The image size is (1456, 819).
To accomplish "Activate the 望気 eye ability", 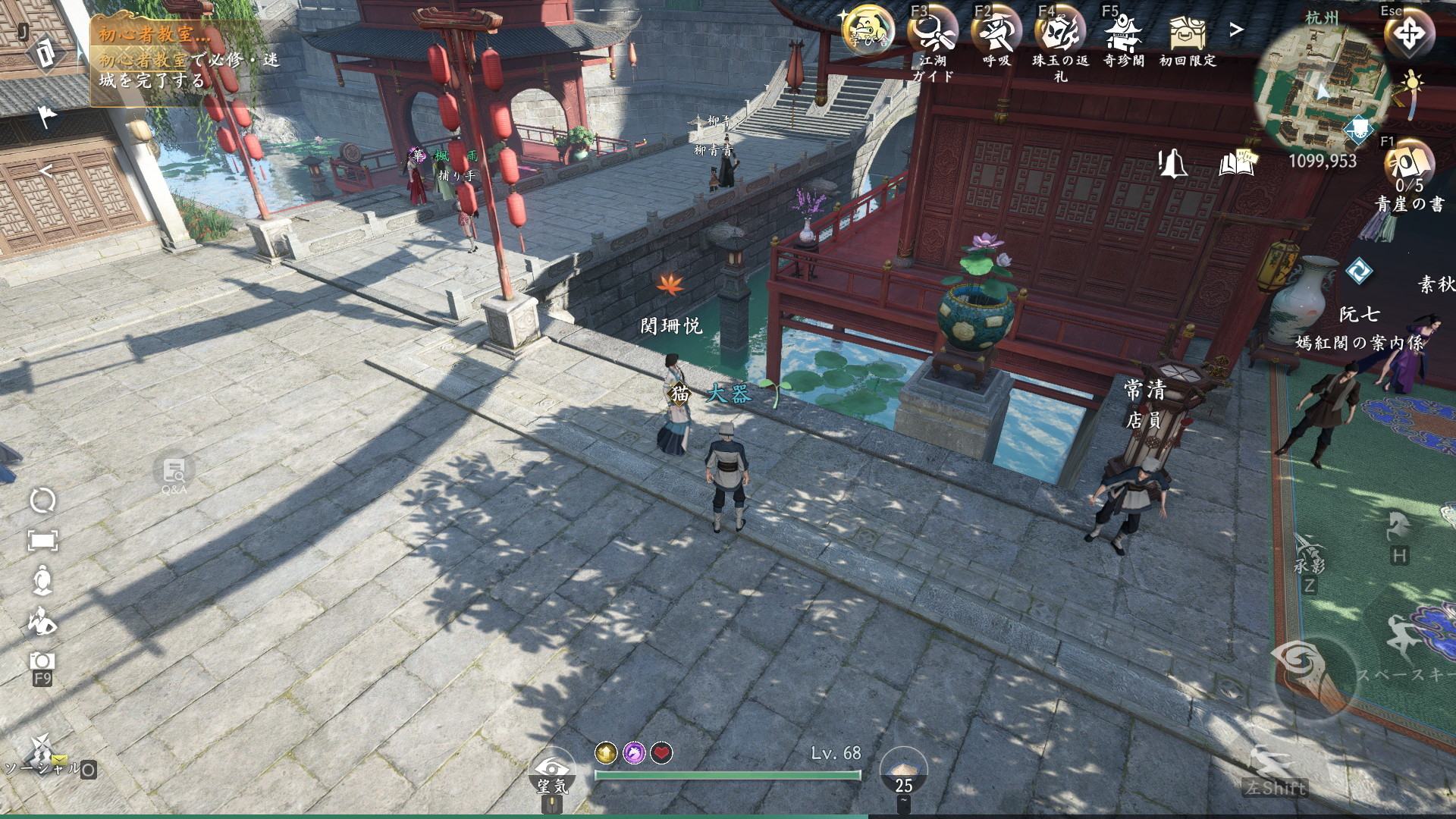I will (x=551, y=770).
